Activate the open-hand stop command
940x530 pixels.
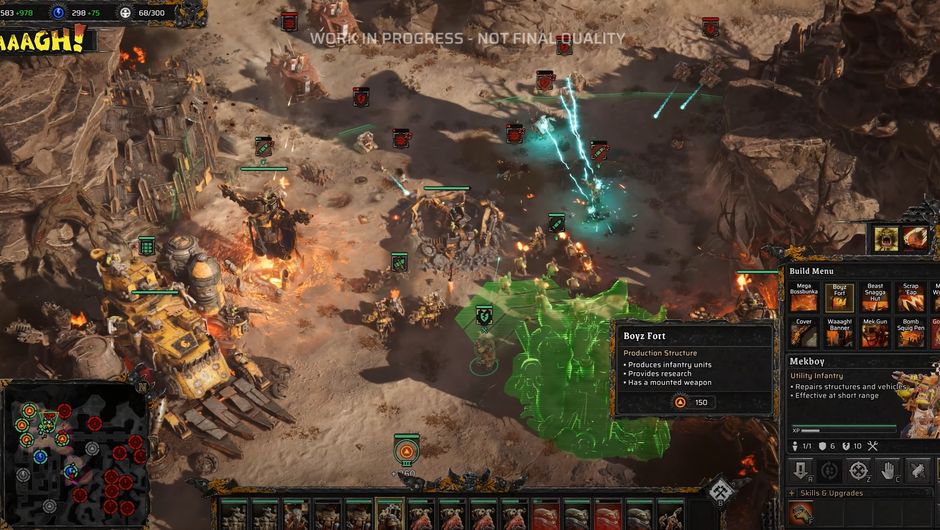point(887,470)
